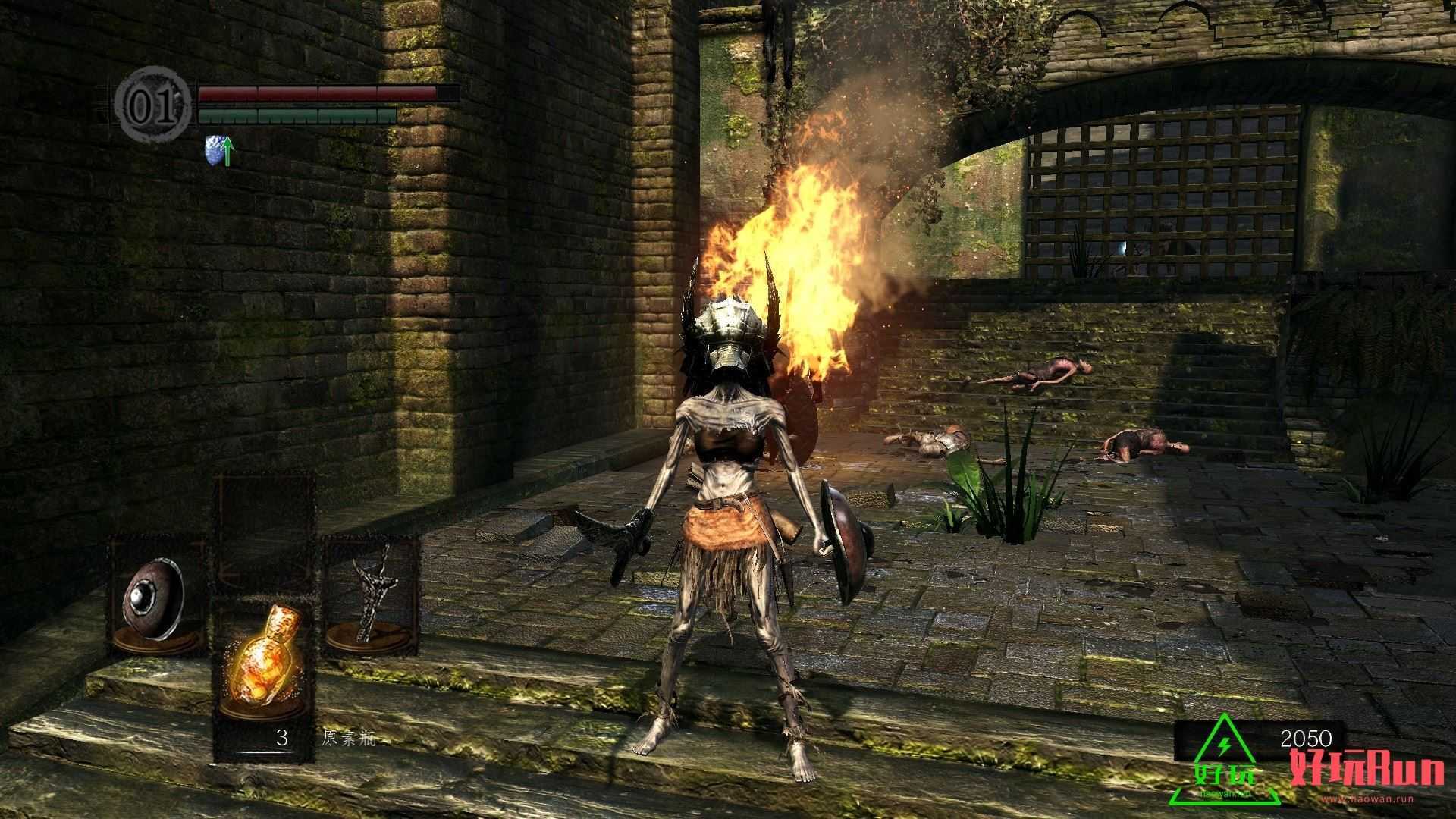Image resolution: width=1456 pixels, height=819 pixels.
Task: Select the Estus Flask item slot
Action: pos(263,667)
